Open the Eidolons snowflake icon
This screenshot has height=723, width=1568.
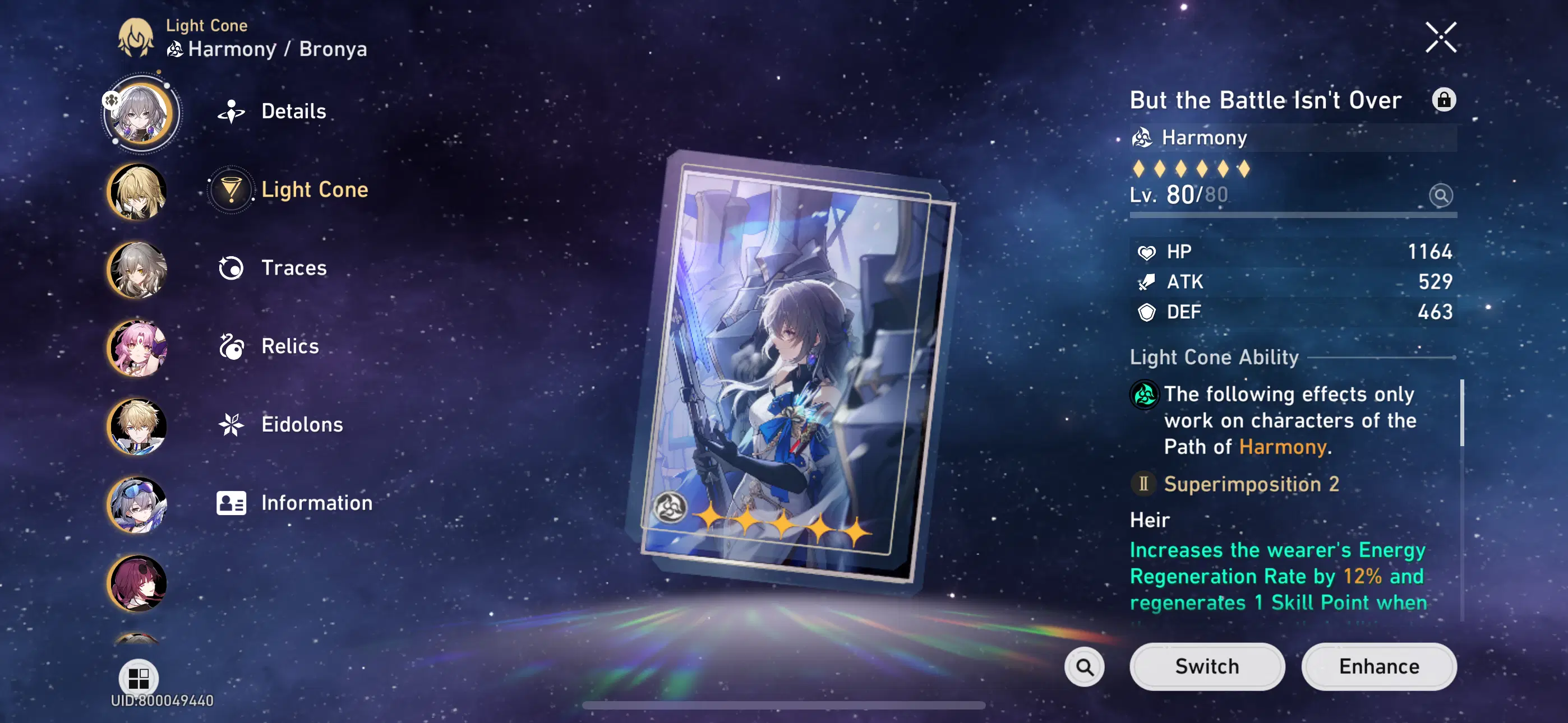pyautogui.click(x=230, y=424)
